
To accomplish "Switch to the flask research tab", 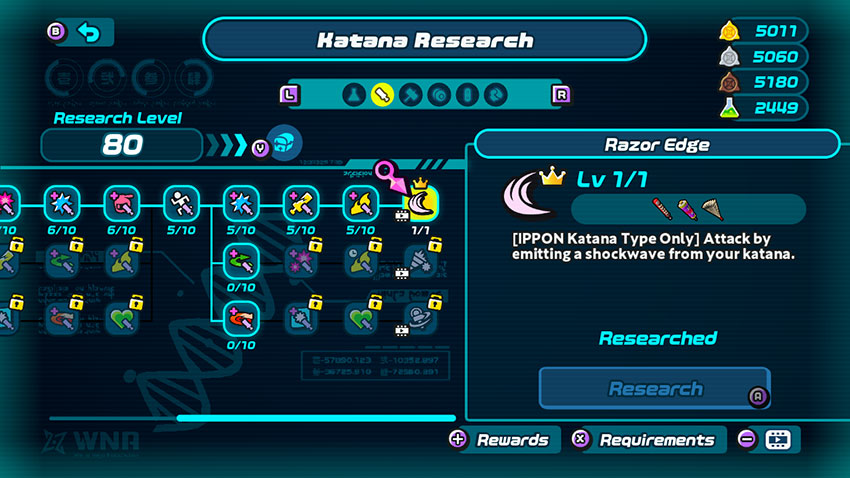I will pos(352,95).
